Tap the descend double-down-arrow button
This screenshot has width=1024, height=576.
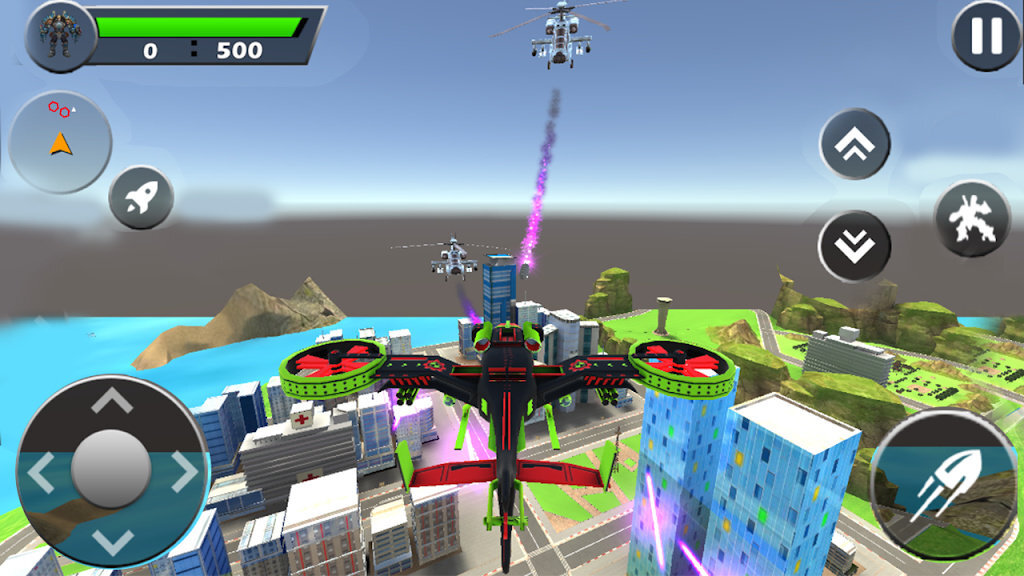point(854,246)
